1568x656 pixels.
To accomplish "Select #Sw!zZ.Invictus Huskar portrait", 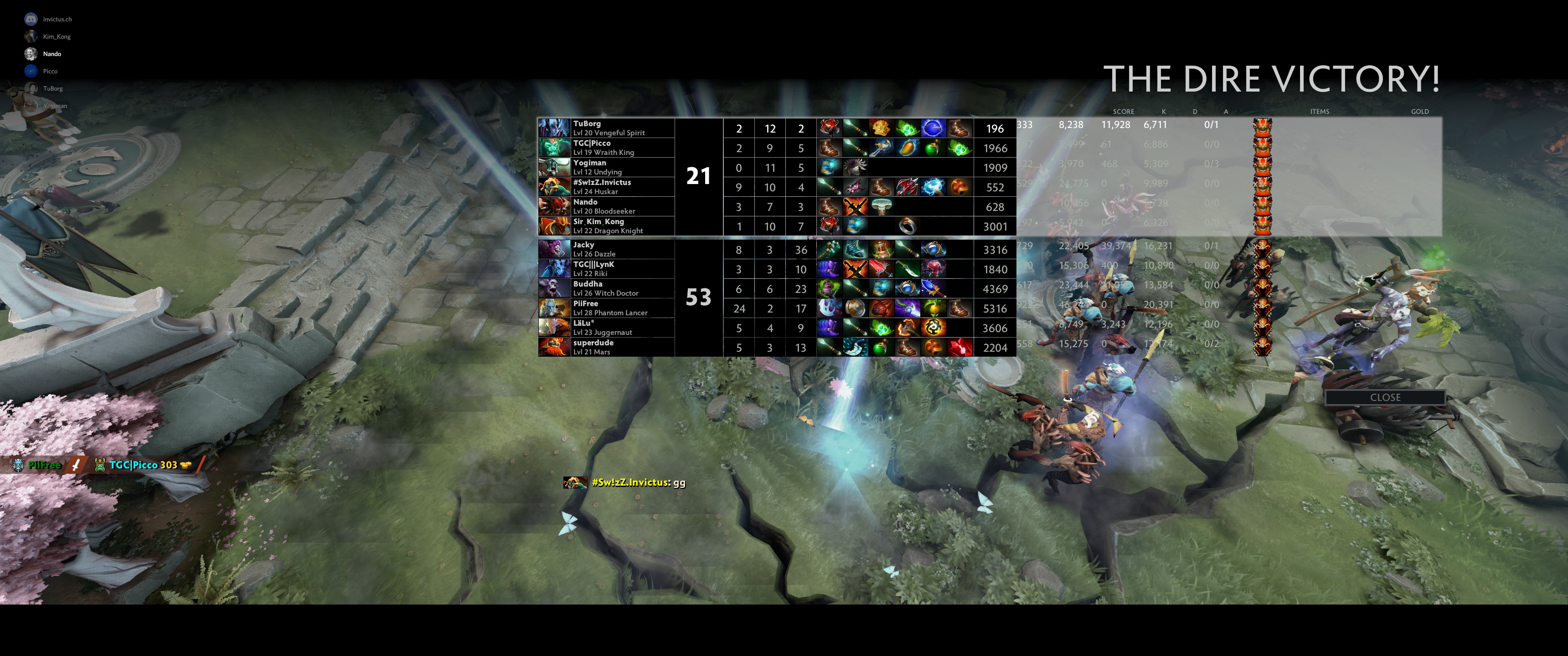I will tap(554, 187).
